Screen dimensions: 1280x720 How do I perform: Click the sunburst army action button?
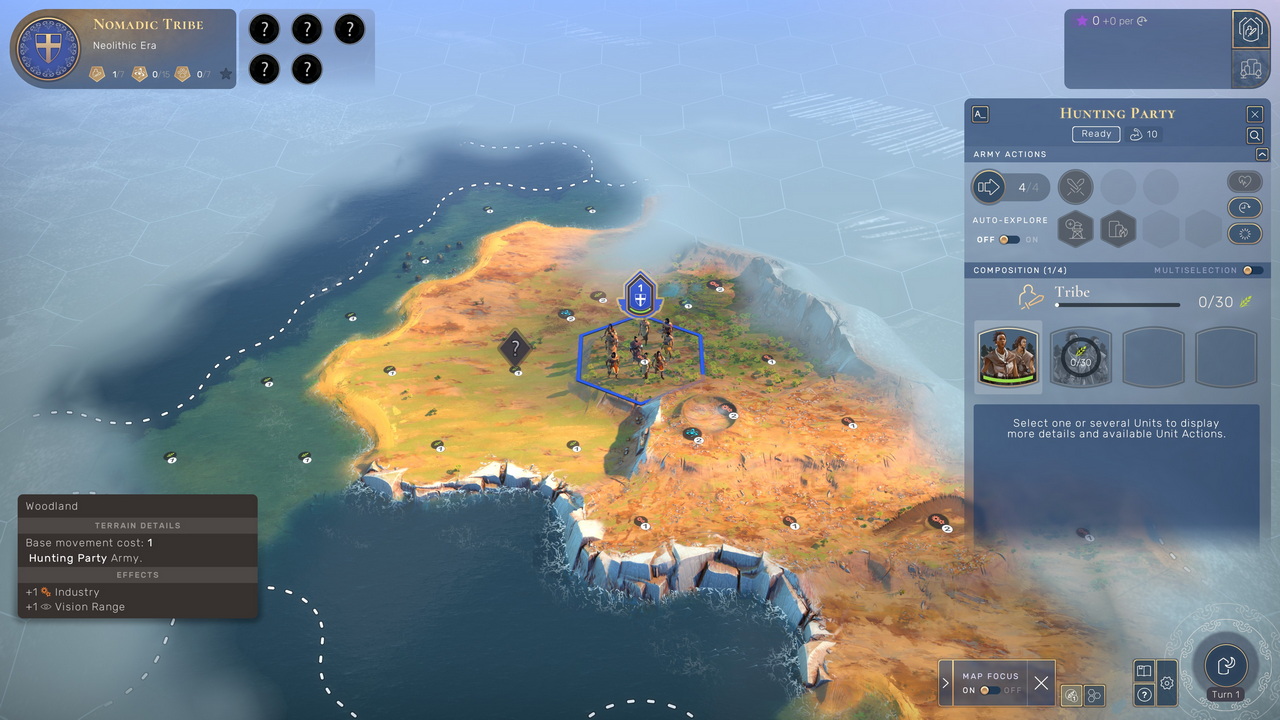click(1242, 233)
